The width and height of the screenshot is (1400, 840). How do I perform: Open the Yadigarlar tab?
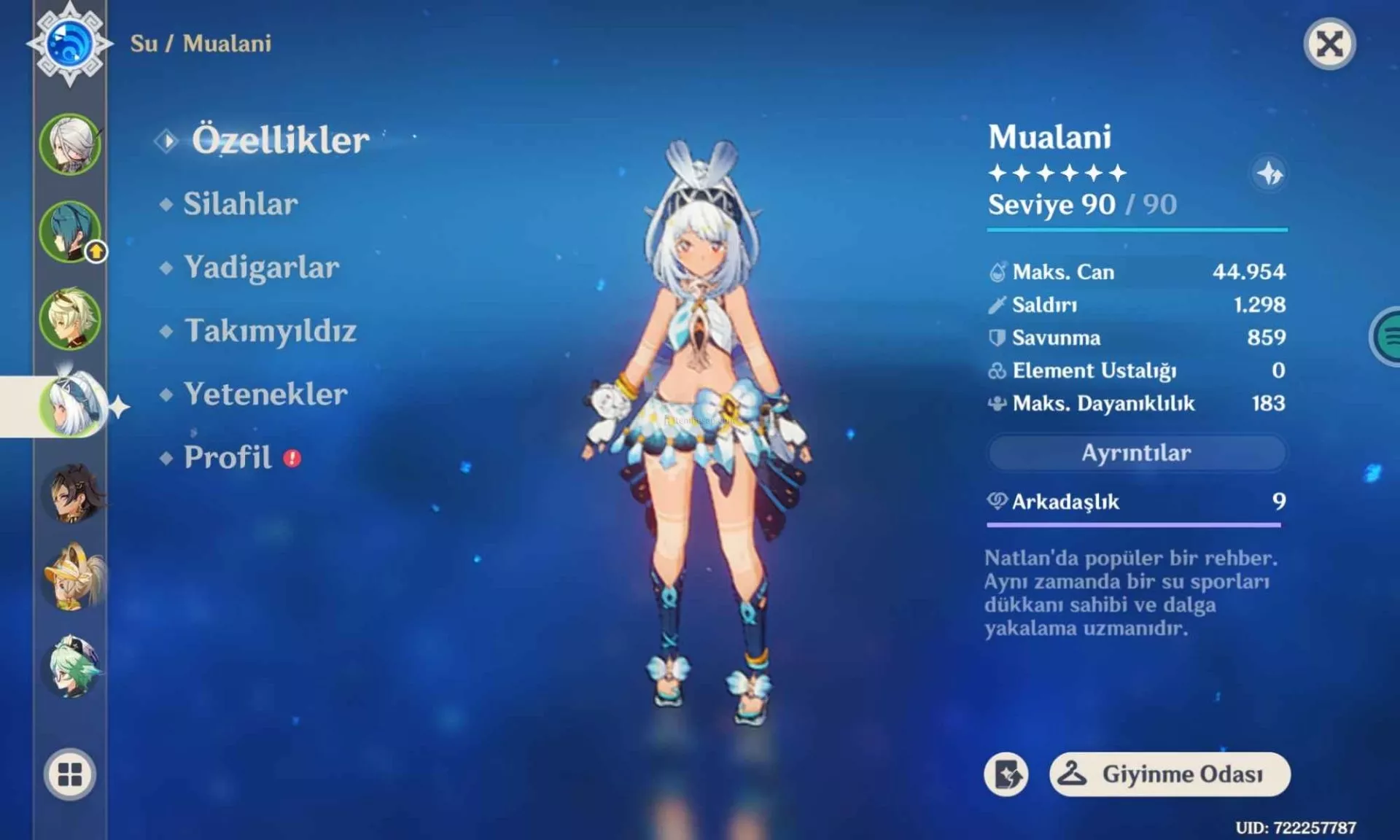pyautogui.click(x=261, y=268)
